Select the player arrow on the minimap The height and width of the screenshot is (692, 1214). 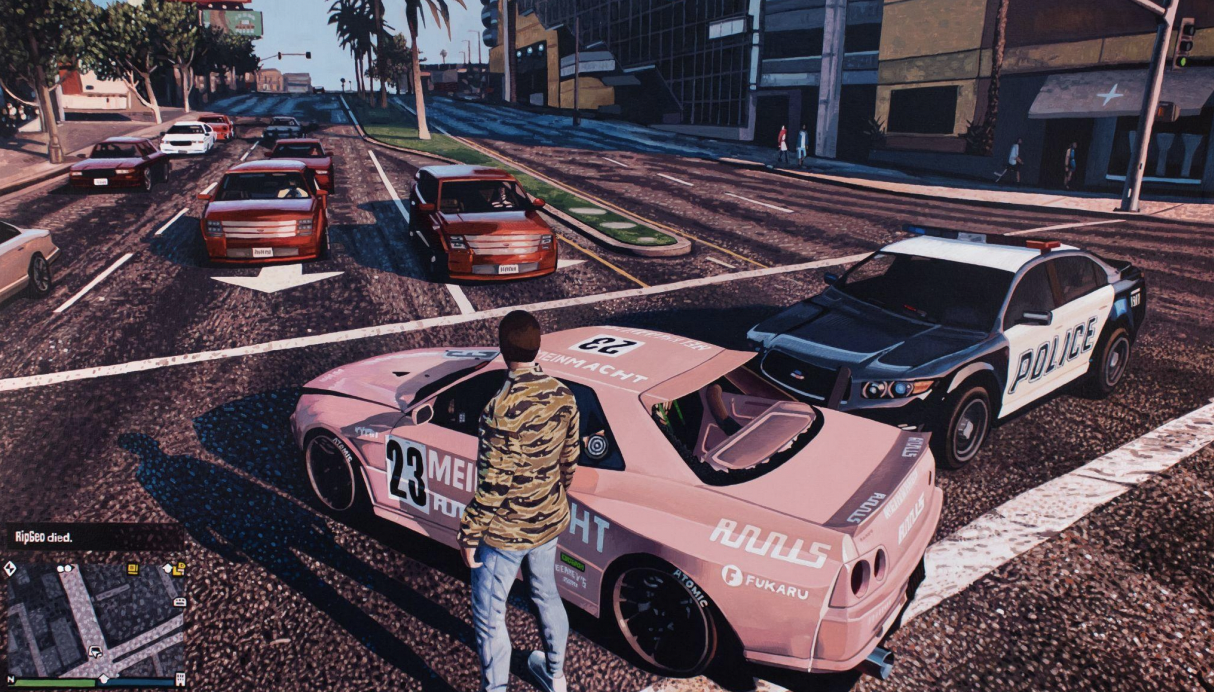[x=93, y=652]
